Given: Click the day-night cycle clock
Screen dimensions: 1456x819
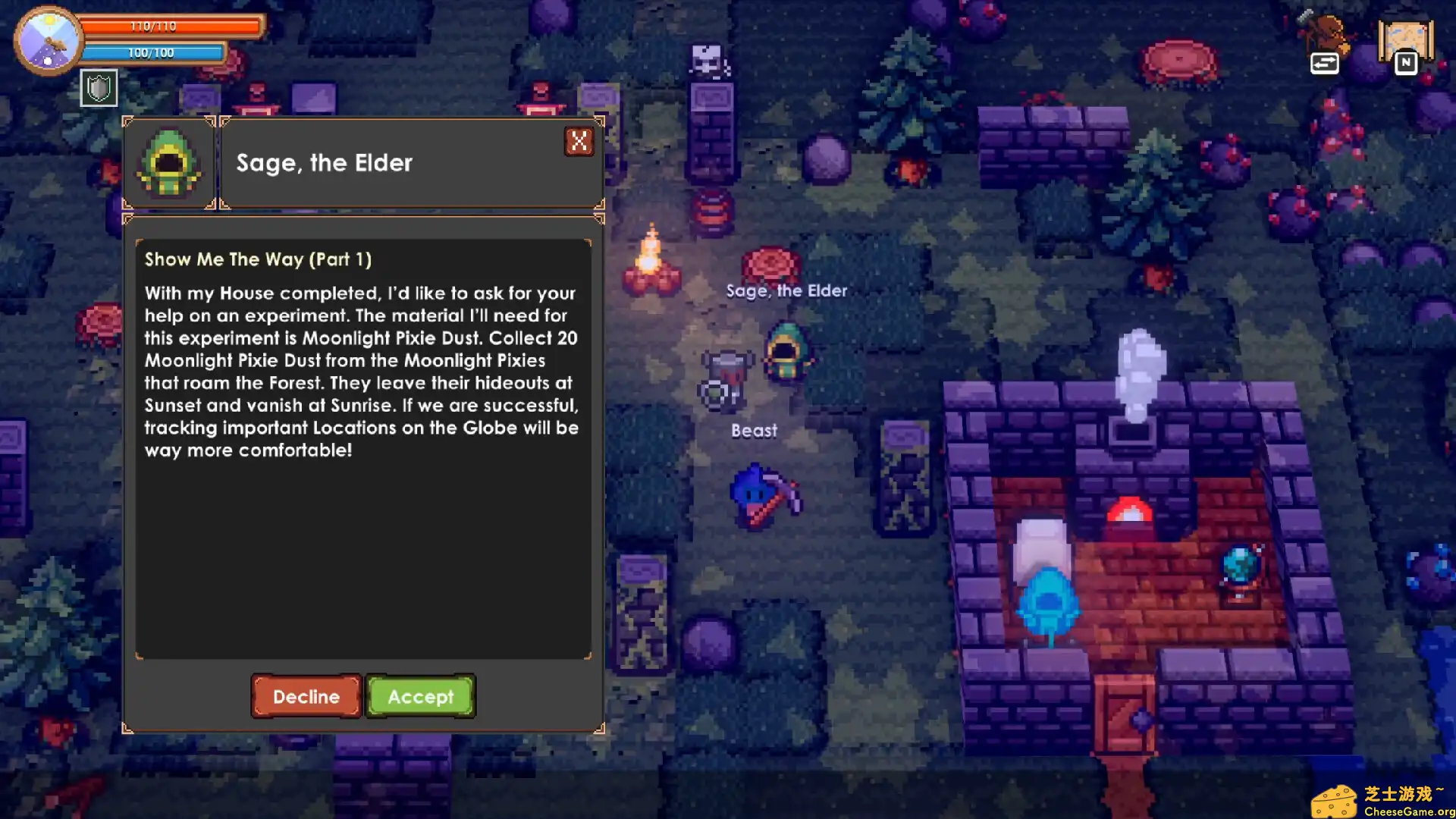Looking at the screenshot, I should (x=48, y=41).
